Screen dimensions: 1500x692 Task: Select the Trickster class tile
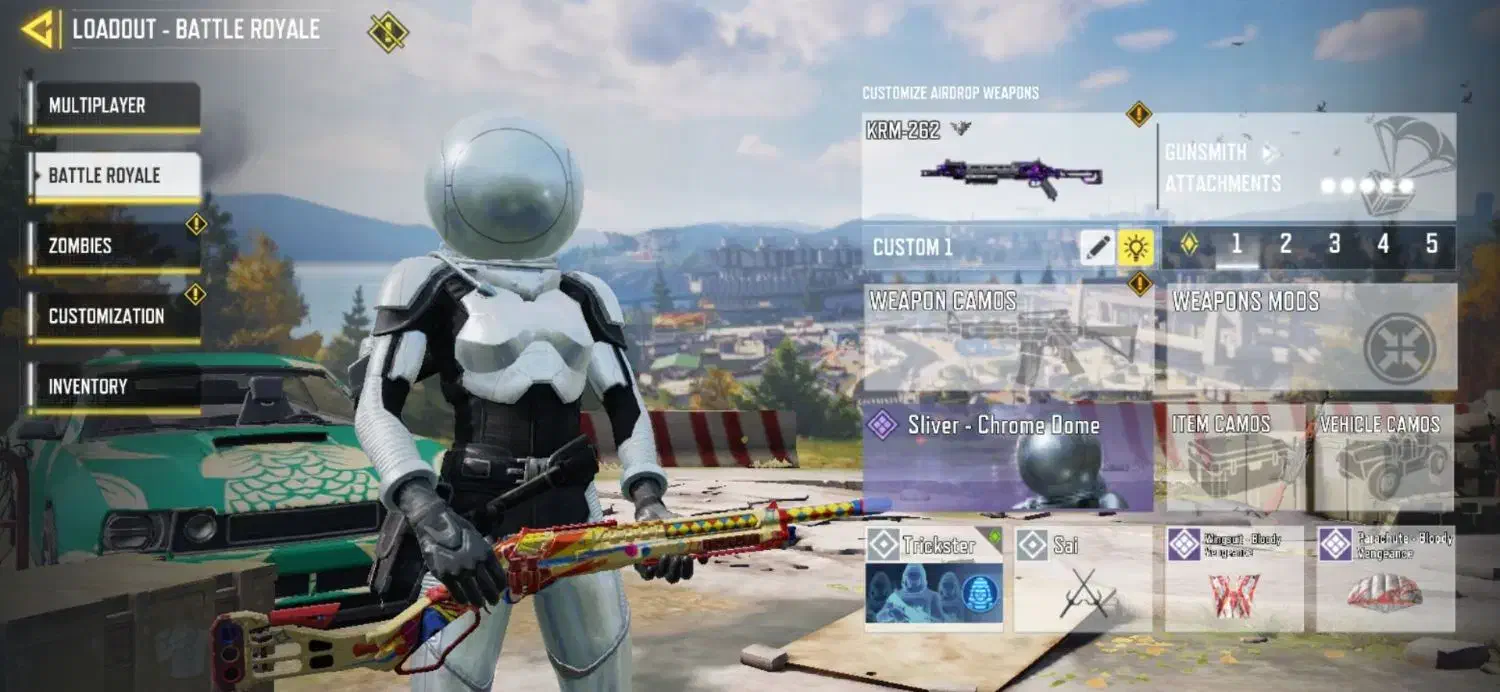point(934,579)
